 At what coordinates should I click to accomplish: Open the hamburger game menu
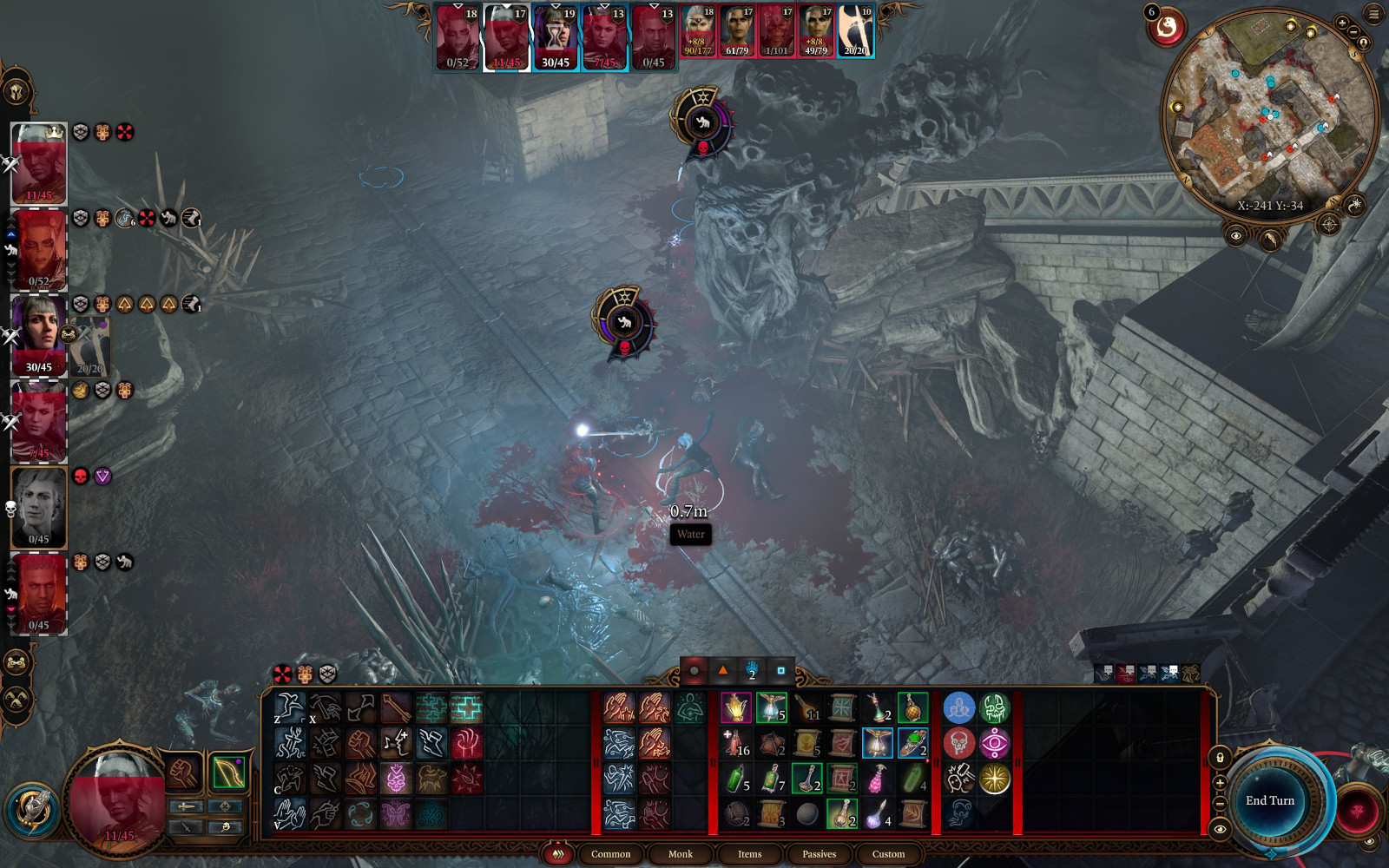(1374, 14)
